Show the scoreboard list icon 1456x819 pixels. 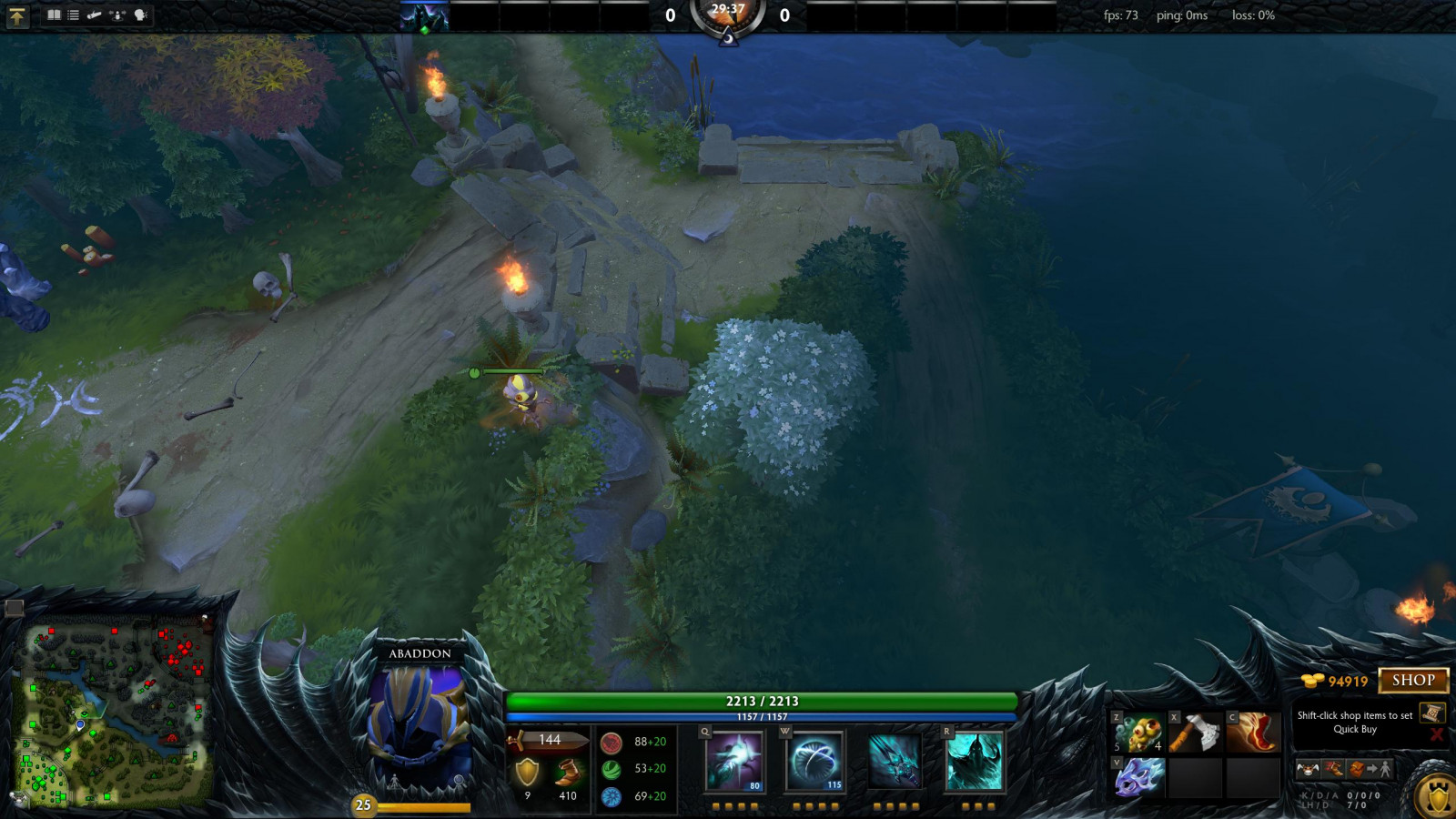click(x=74, y=15)
